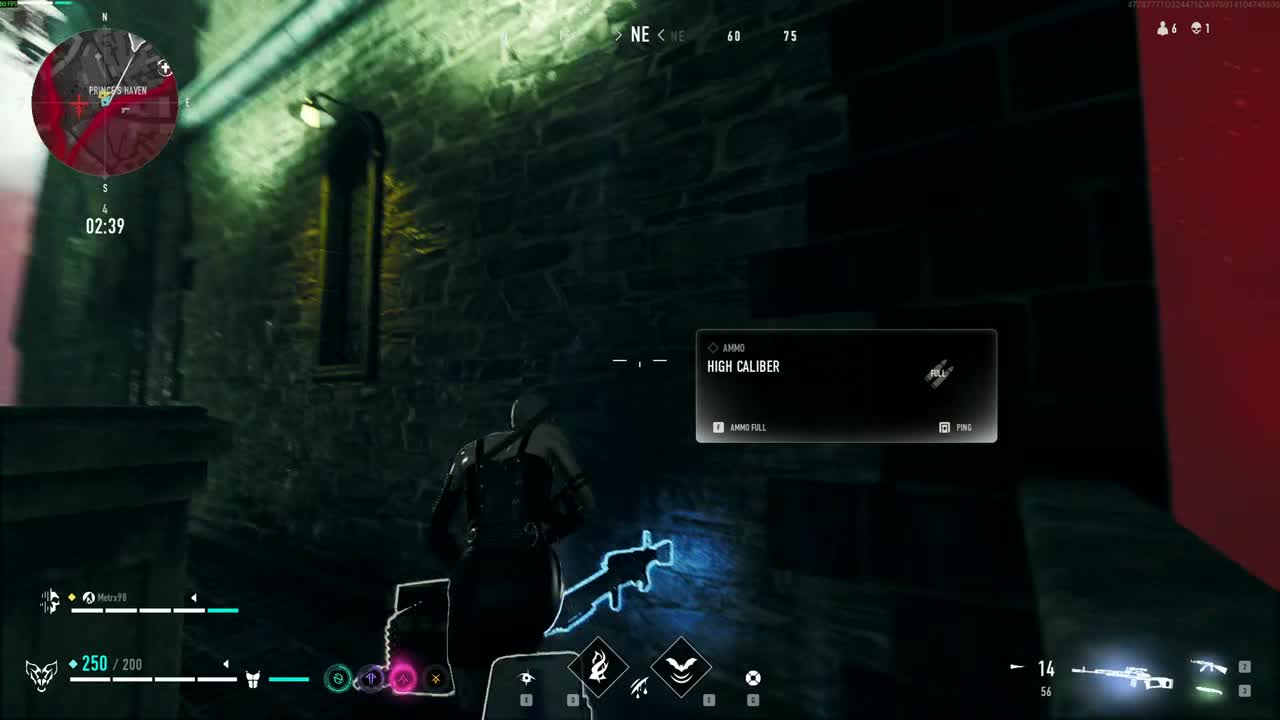Select the sniper rifle weapon icon

1123,675
